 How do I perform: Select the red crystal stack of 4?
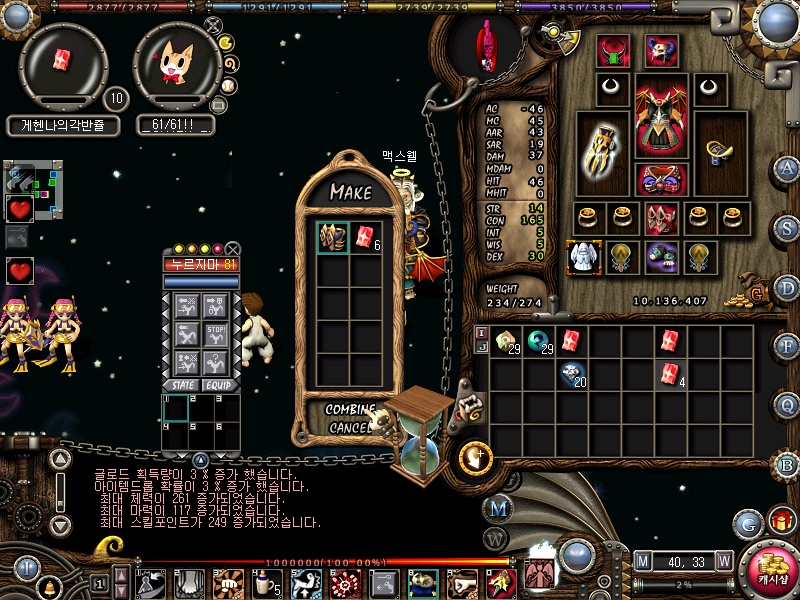point(670,374)
